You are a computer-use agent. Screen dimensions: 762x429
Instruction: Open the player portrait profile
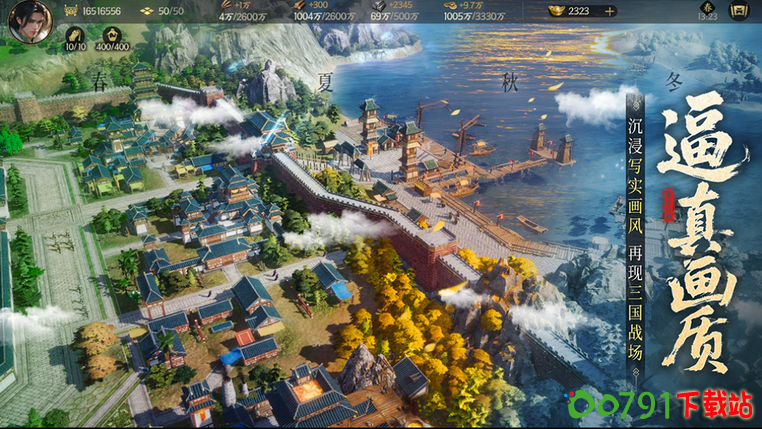point(26,21)
